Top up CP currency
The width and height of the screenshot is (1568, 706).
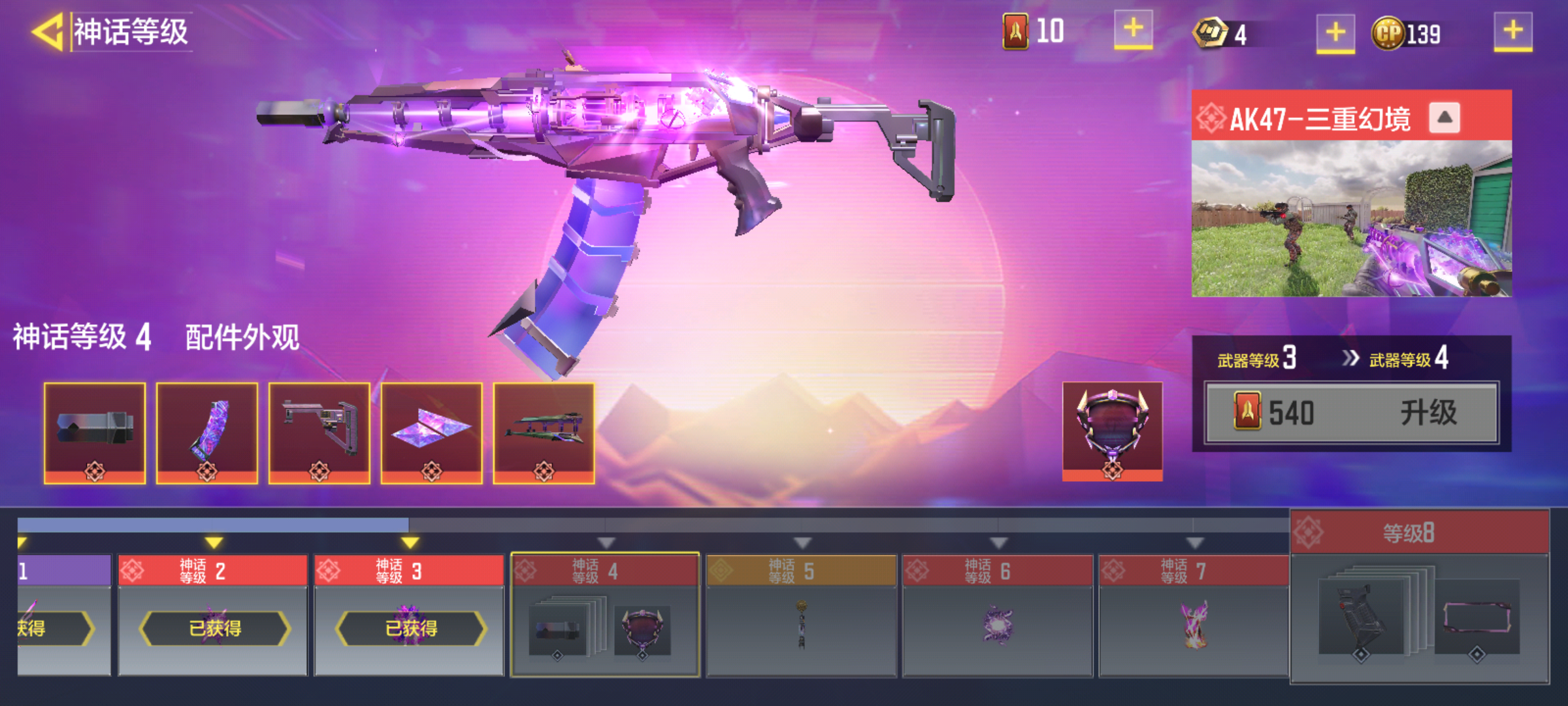point(1512,31)
